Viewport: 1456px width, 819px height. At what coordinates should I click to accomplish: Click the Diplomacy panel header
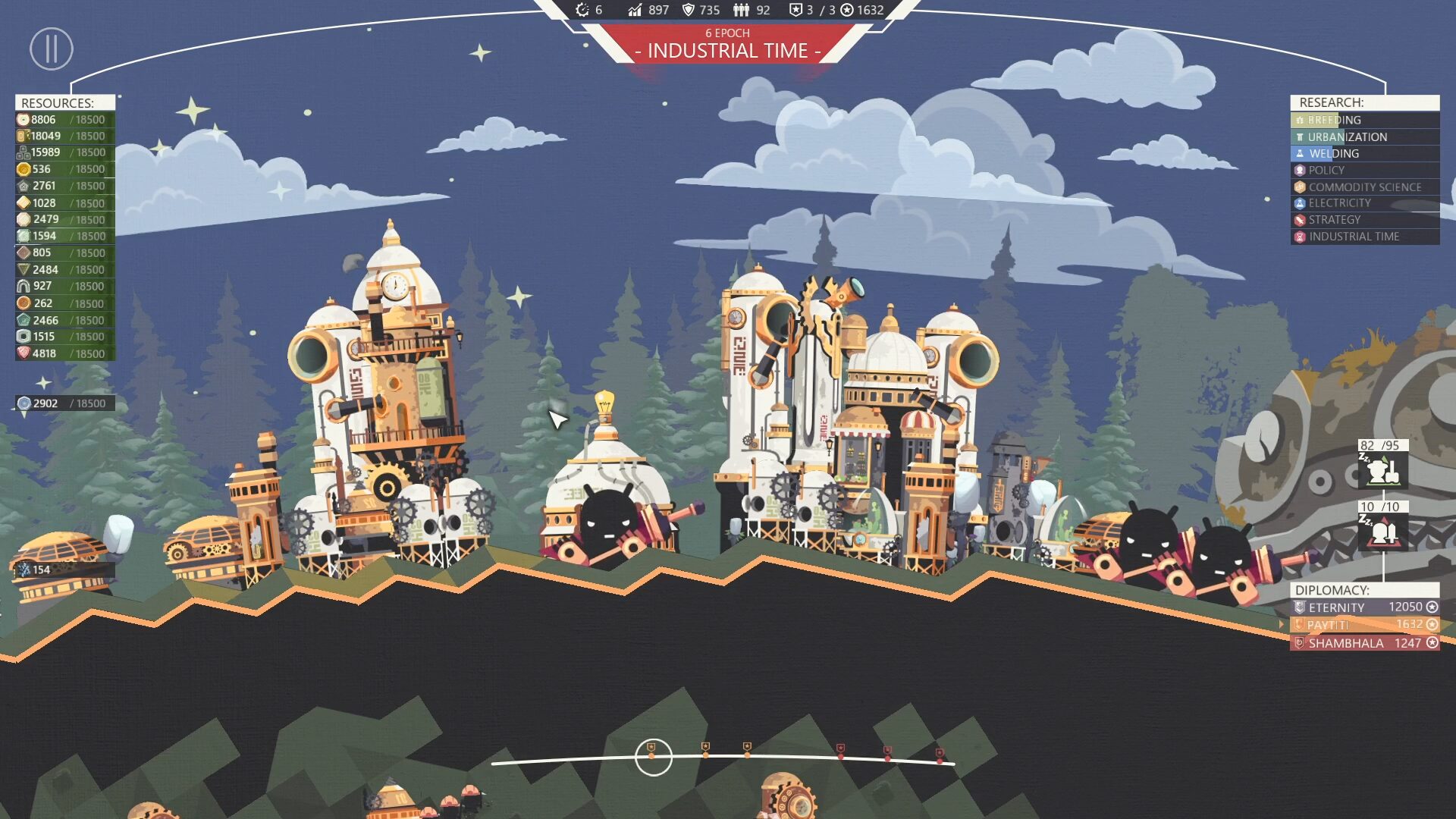(1363, 590)
